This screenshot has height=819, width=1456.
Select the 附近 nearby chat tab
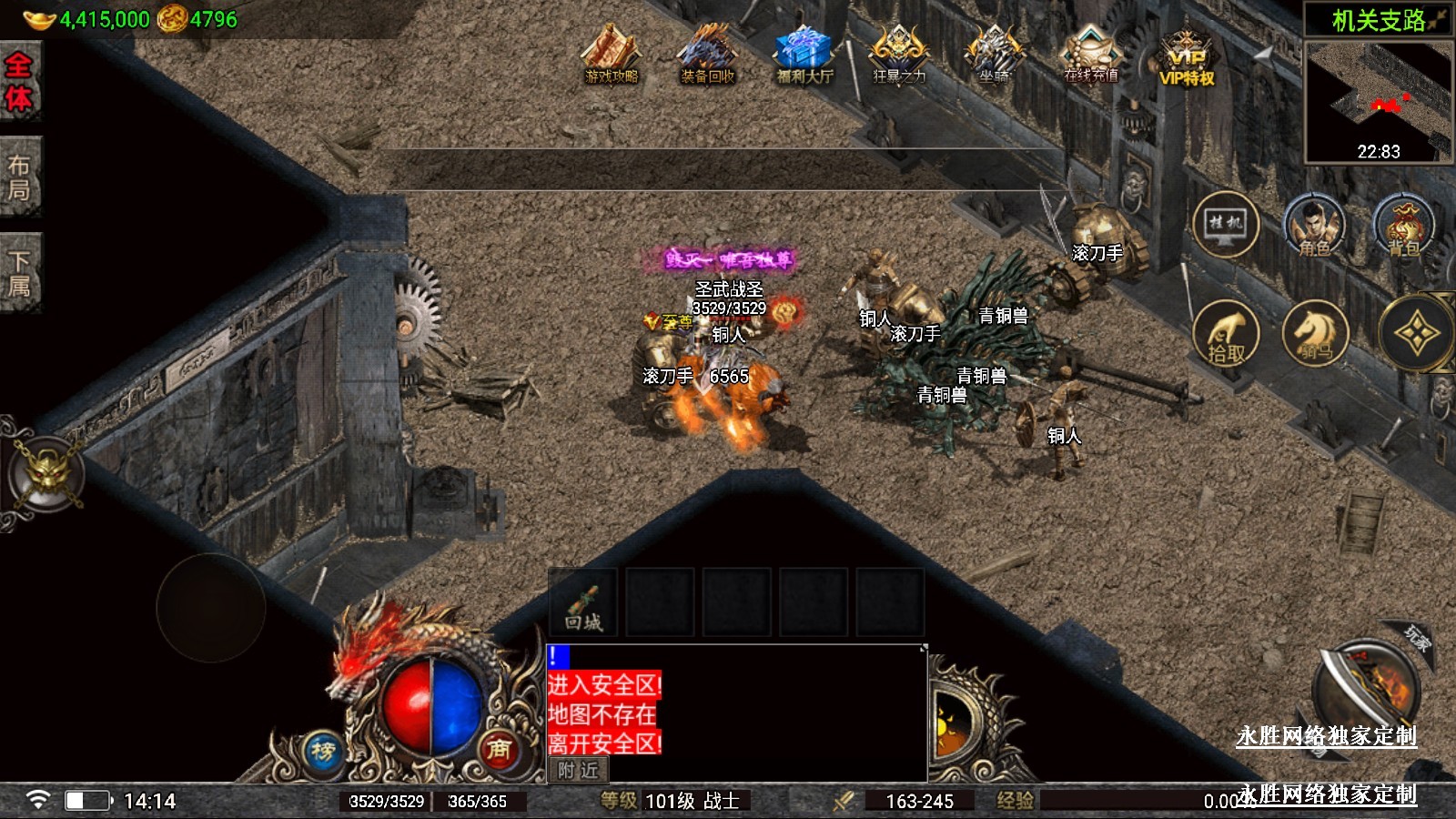[x=579, y=771]
